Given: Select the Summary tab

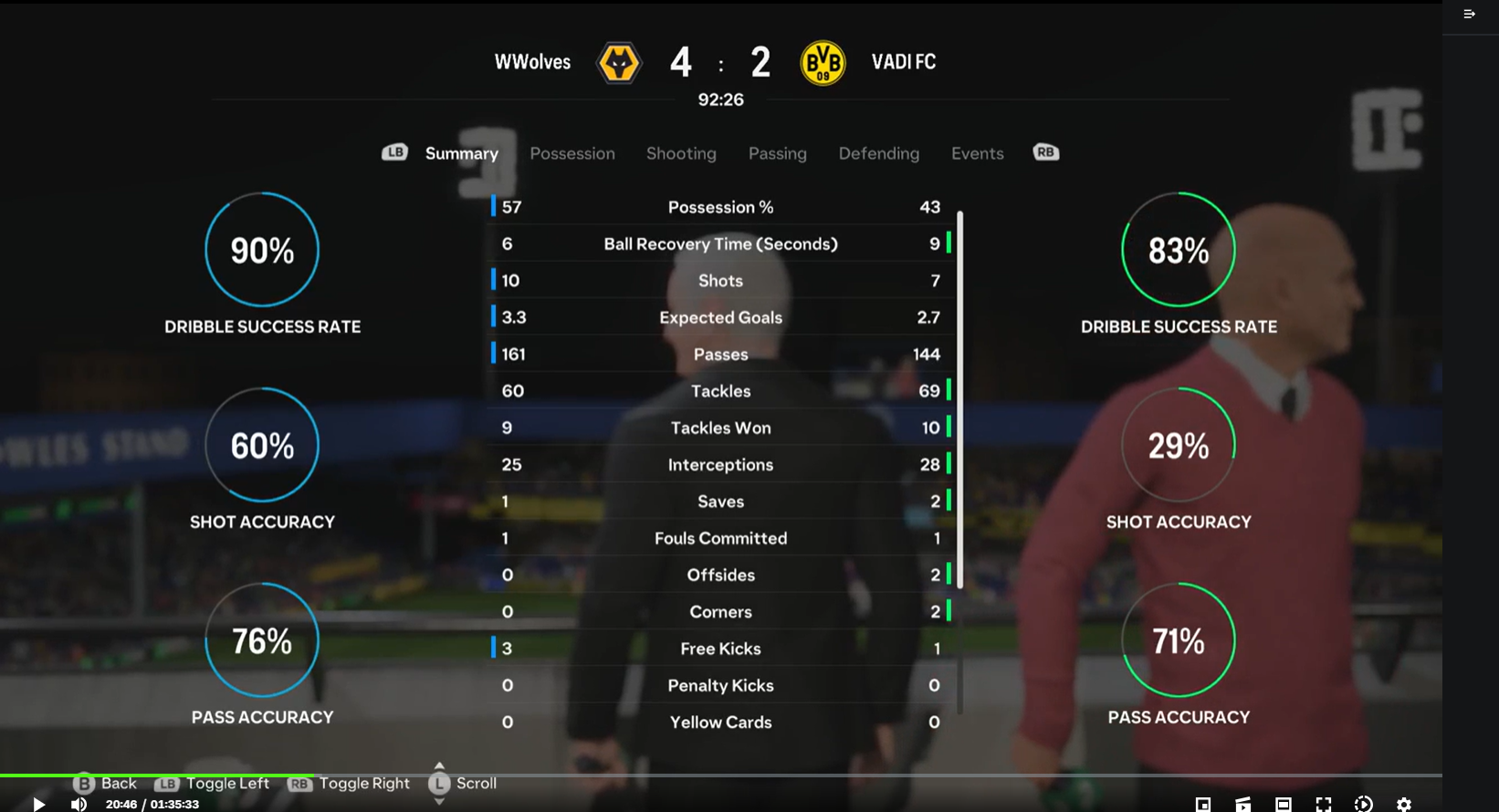Looking at the screenshot, I should pyautogui.click(x=461, y=153).
